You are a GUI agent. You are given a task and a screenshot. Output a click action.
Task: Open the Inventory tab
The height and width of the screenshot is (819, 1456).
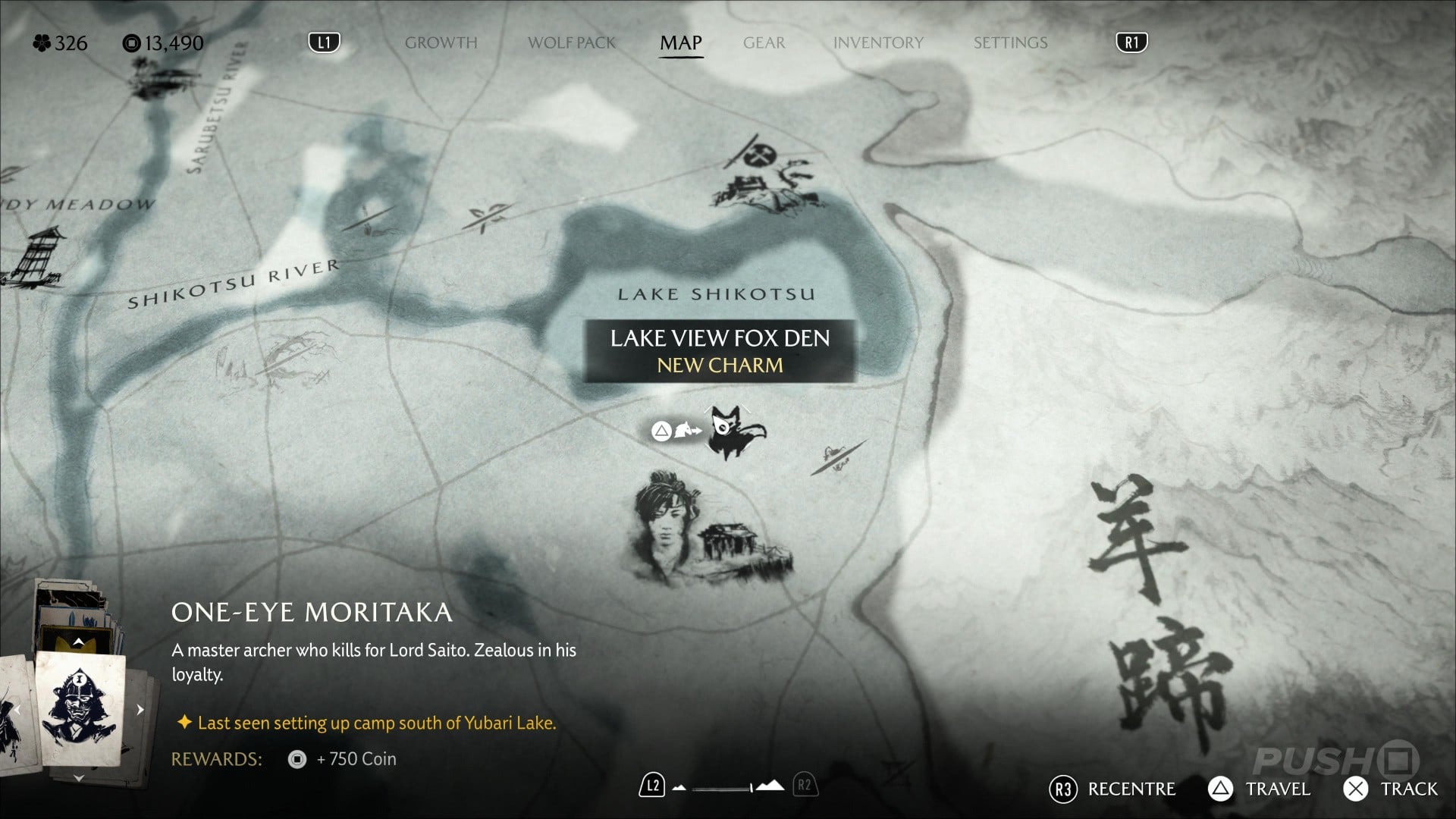click(878, 42)
